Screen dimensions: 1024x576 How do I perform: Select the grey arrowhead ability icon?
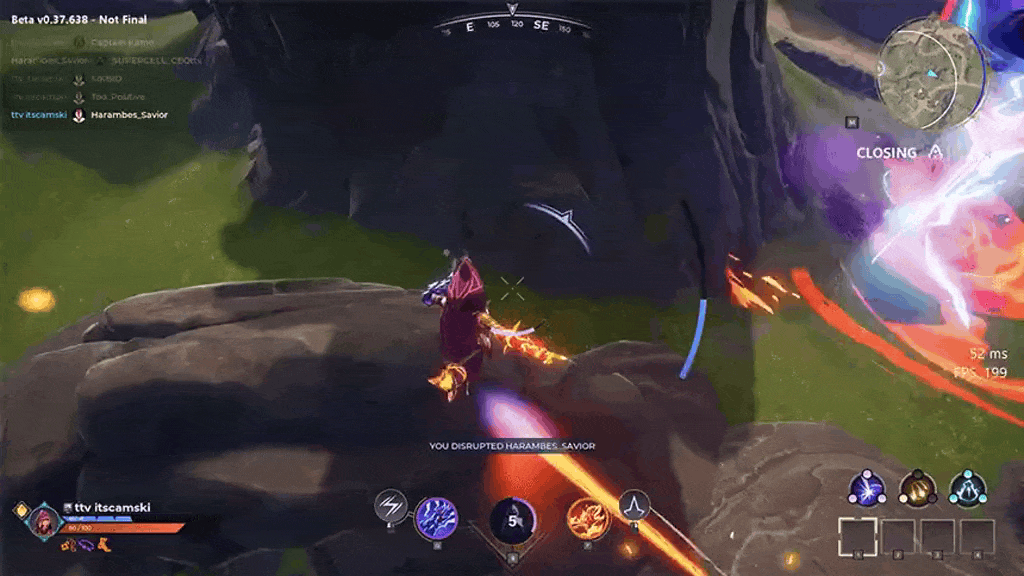[x=634, y=506]
